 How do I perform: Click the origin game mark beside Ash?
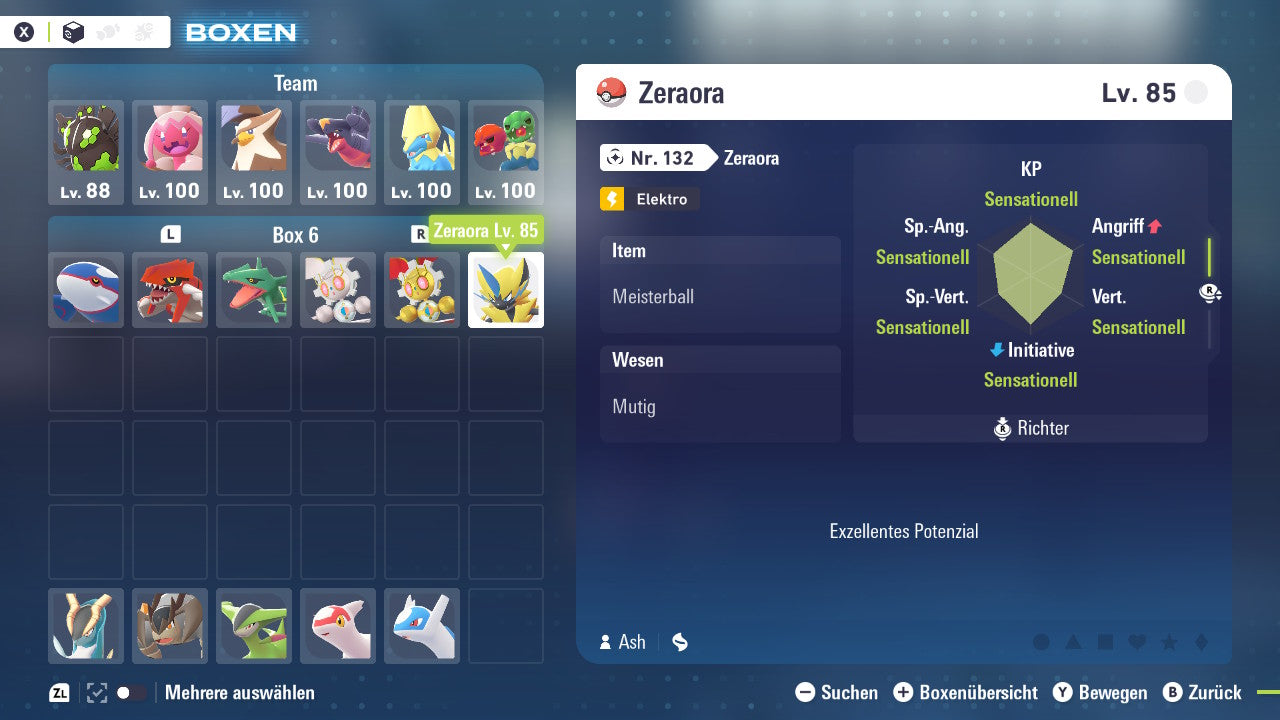(679, 642)
